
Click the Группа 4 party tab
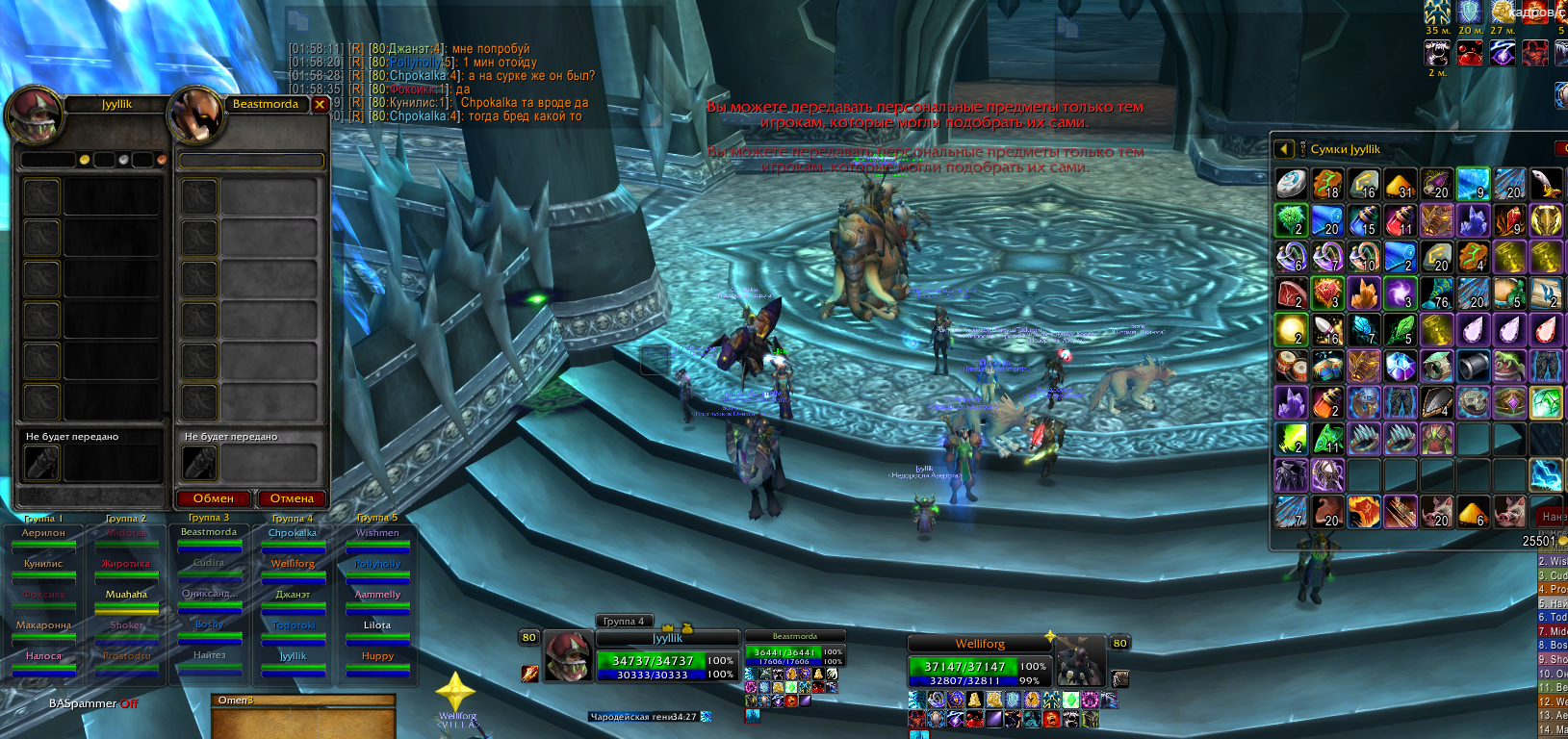(624, 621)
